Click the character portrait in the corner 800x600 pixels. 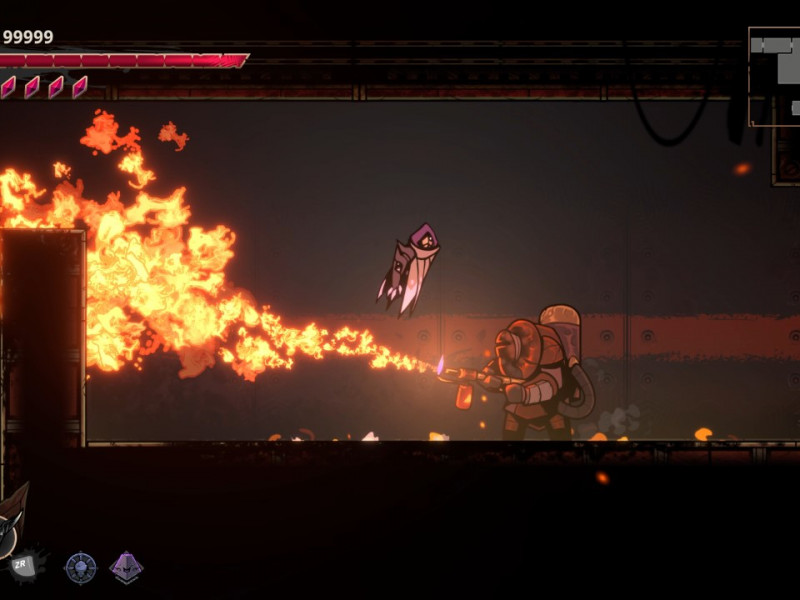pos(10,520)
